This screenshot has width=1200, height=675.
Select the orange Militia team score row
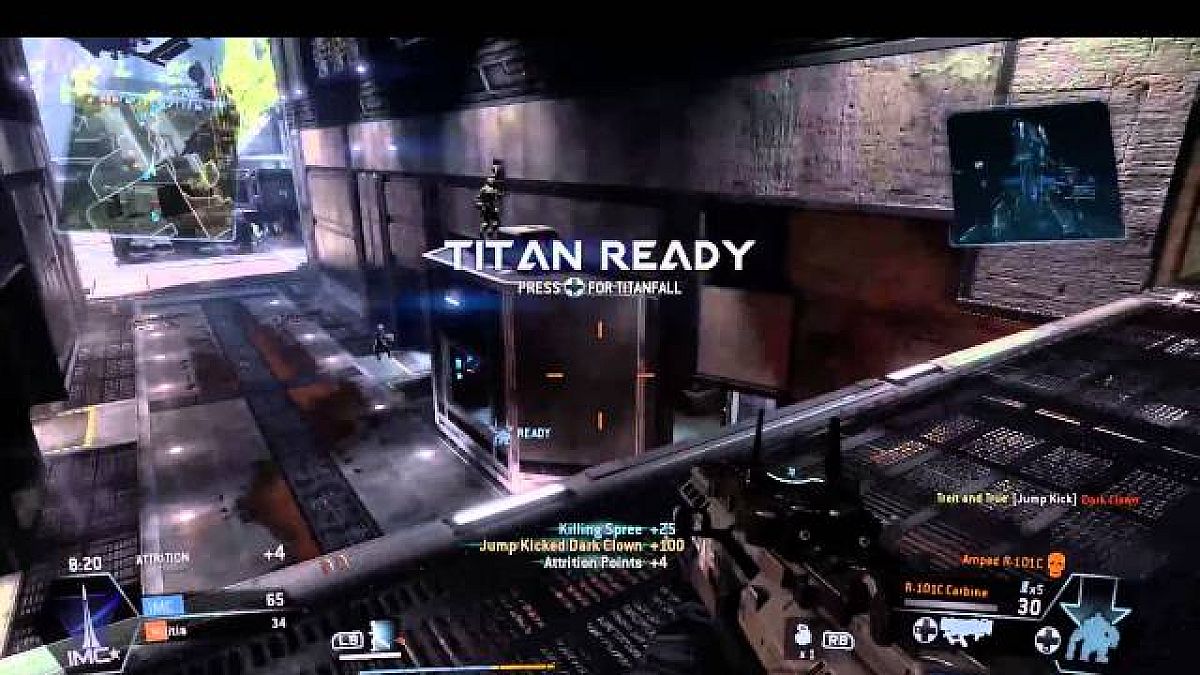pyautogui.click(x=213, y=625)
